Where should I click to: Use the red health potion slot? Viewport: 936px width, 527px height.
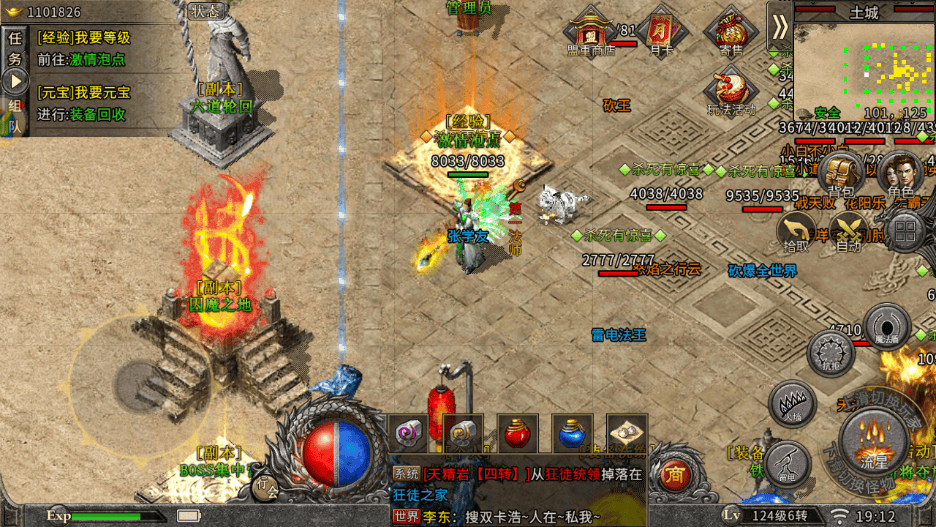[x=517, y=433]
